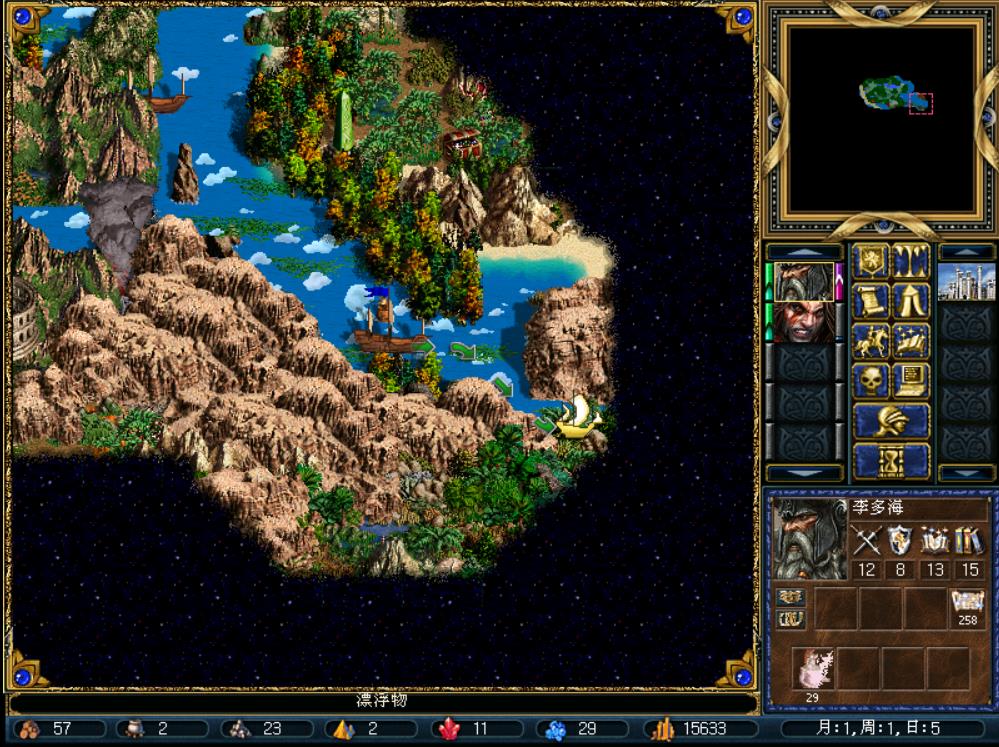Viewport: 999px width, 747px height.
Task: Move the hero with the horse button
Action: (870, 341)
